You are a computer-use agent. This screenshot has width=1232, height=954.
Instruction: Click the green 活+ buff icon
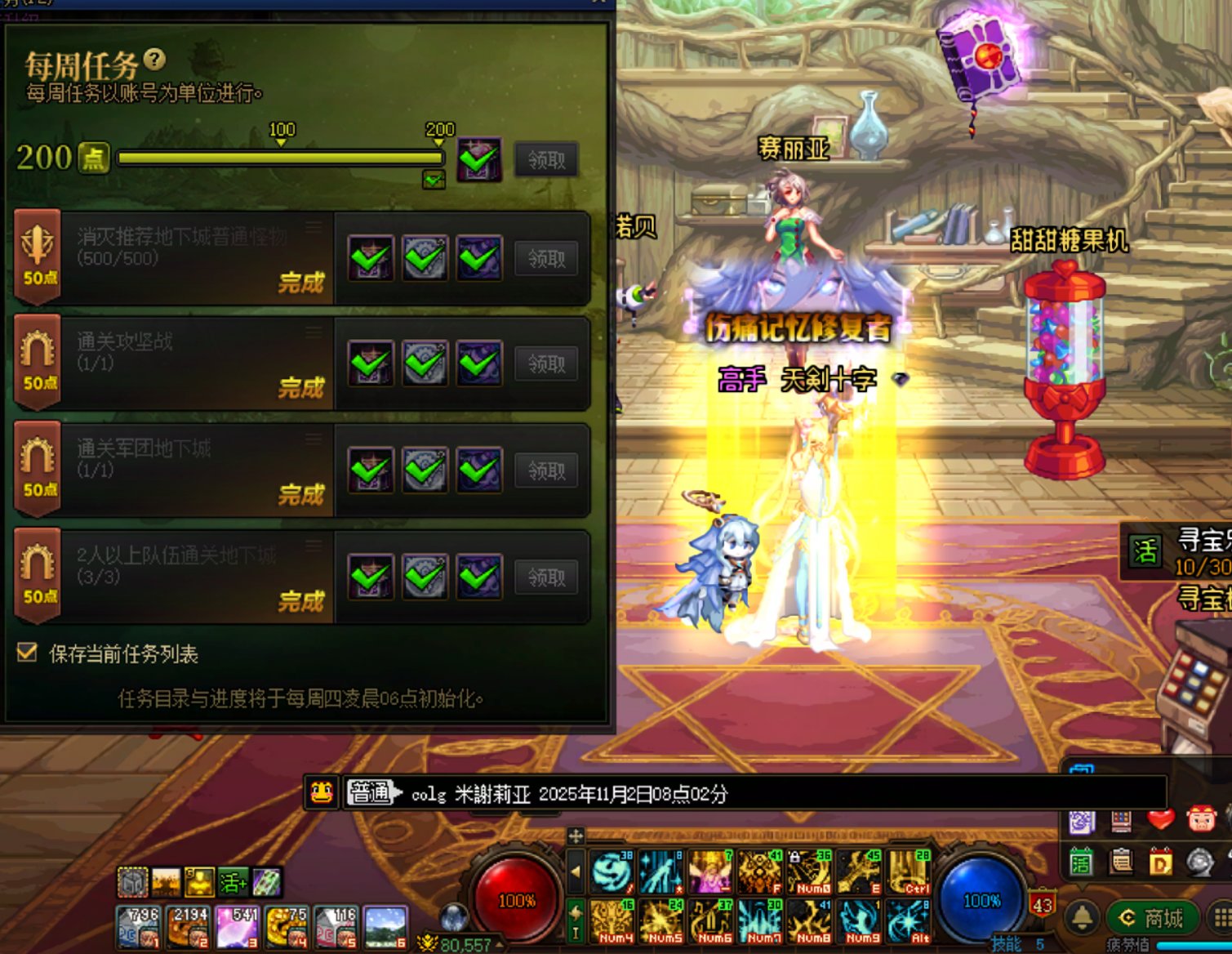pos(233,882)
